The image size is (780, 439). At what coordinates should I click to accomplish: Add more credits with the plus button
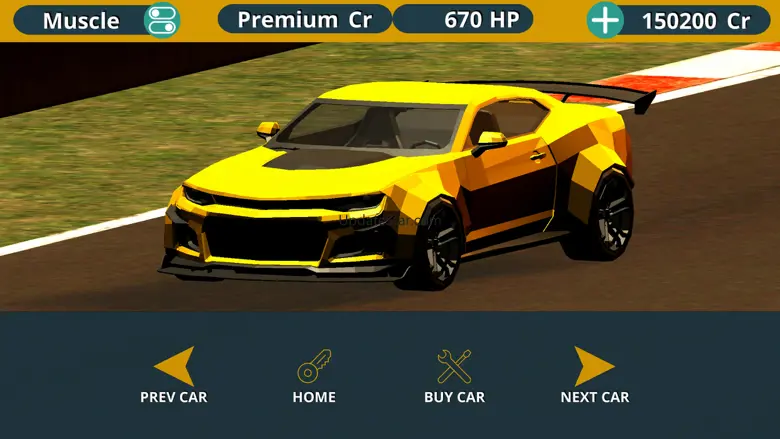604,20
